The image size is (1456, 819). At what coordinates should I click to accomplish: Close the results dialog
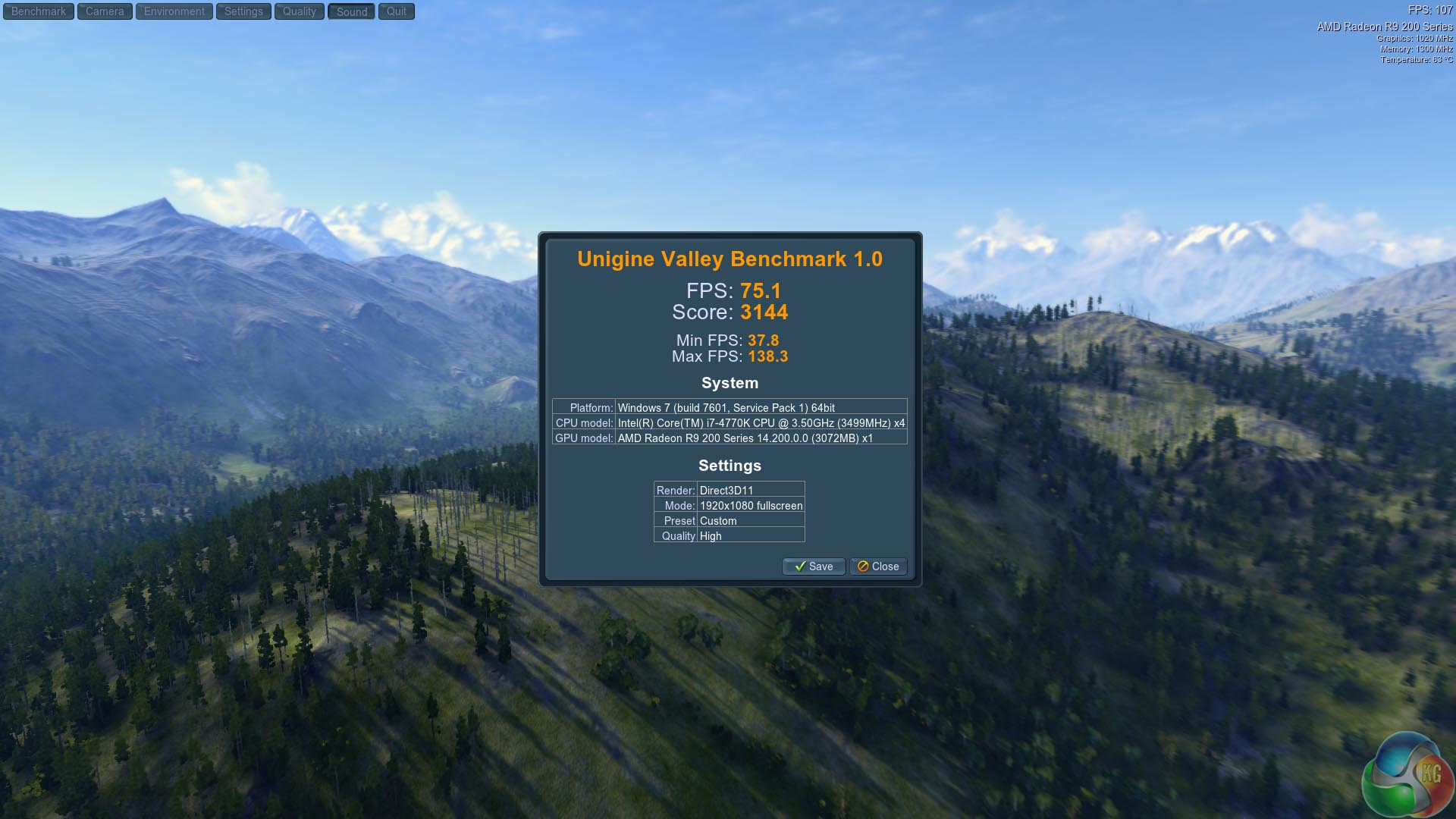coord(878,566)
